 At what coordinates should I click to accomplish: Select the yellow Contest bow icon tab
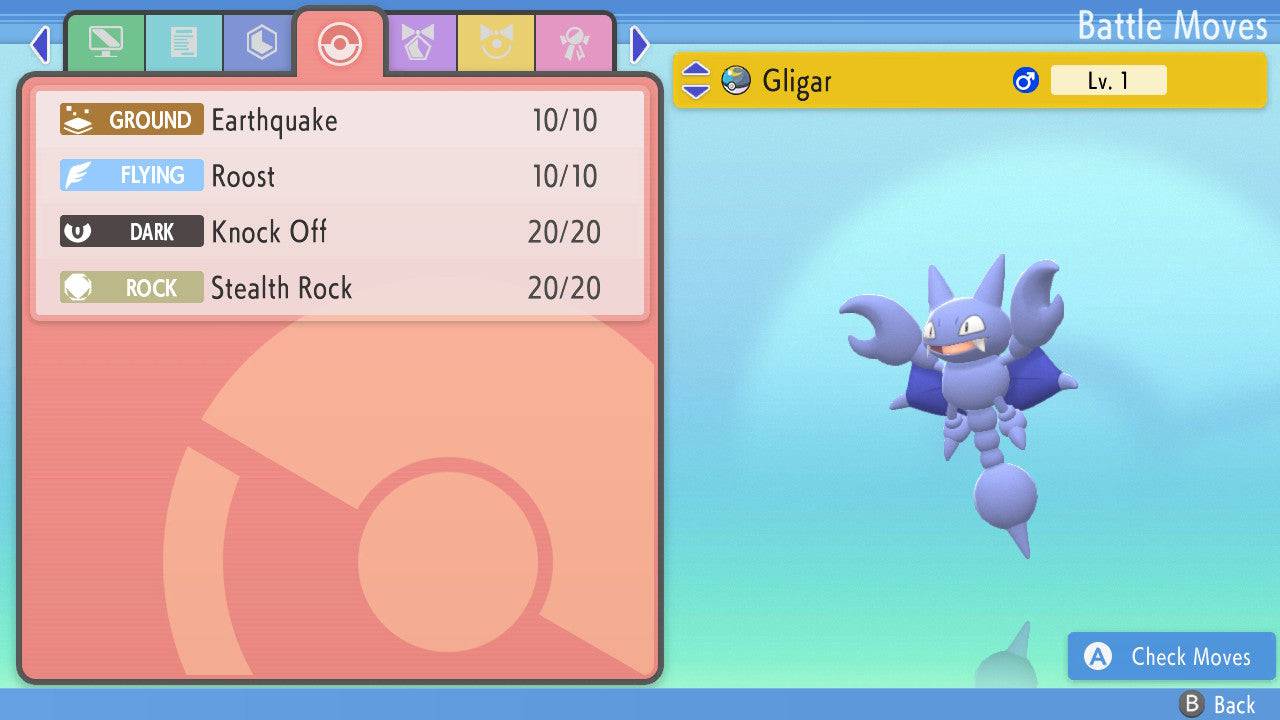497,43
